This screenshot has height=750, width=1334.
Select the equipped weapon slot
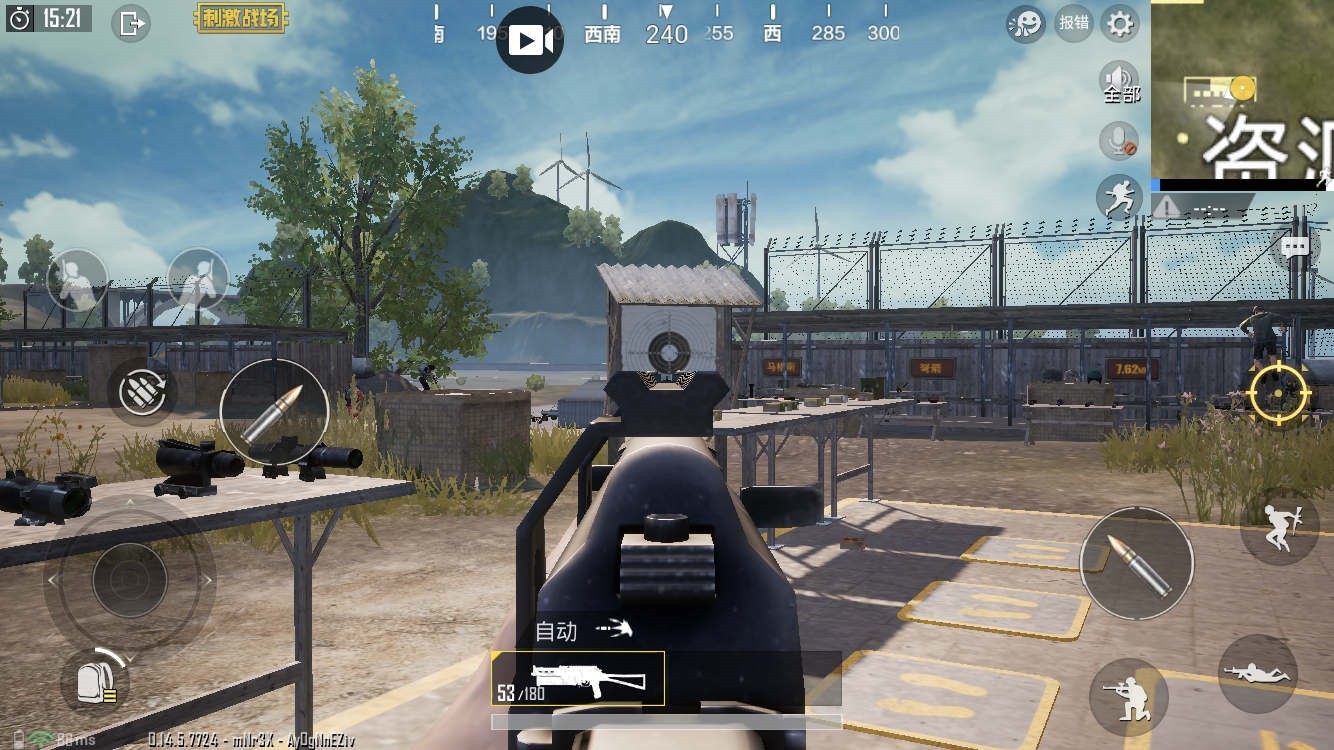click(578, 679)
